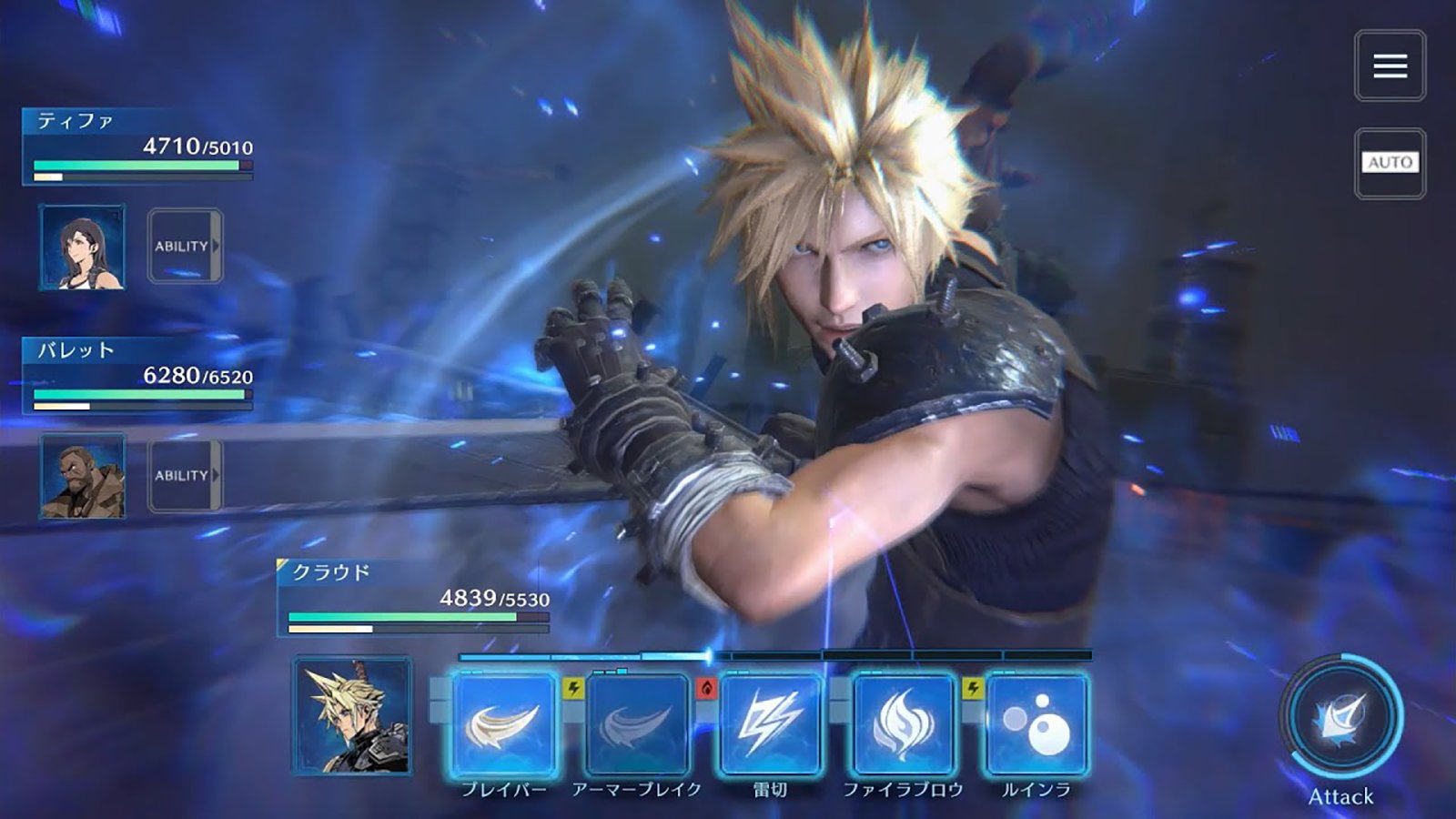Click the lightning element badge beside Armor Break
Image resolution: width=1456 pixels, height=819 pixels.
pos(571,689)
